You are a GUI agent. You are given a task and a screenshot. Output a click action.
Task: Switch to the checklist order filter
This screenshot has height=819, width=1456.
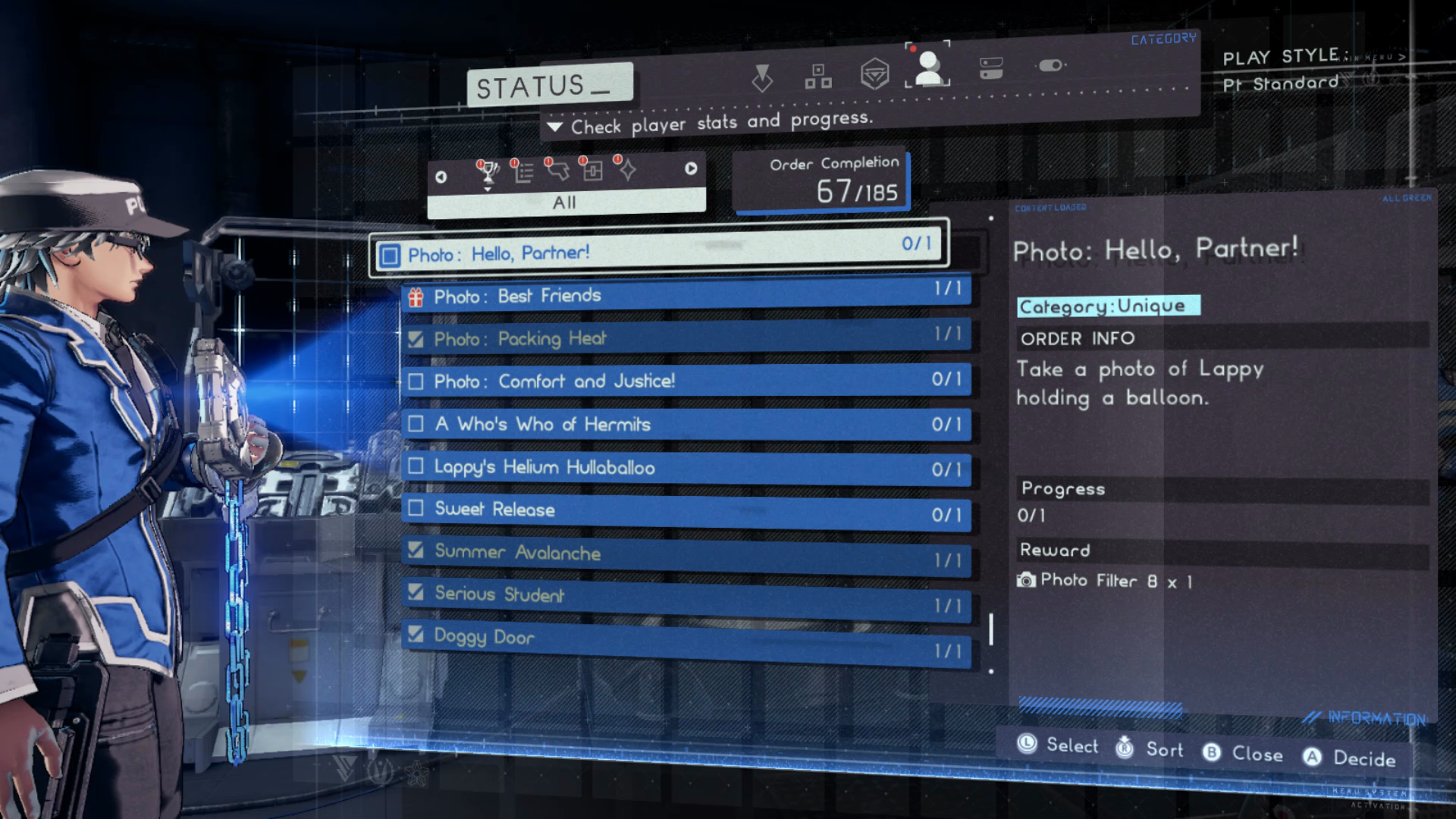click(523, 172)
